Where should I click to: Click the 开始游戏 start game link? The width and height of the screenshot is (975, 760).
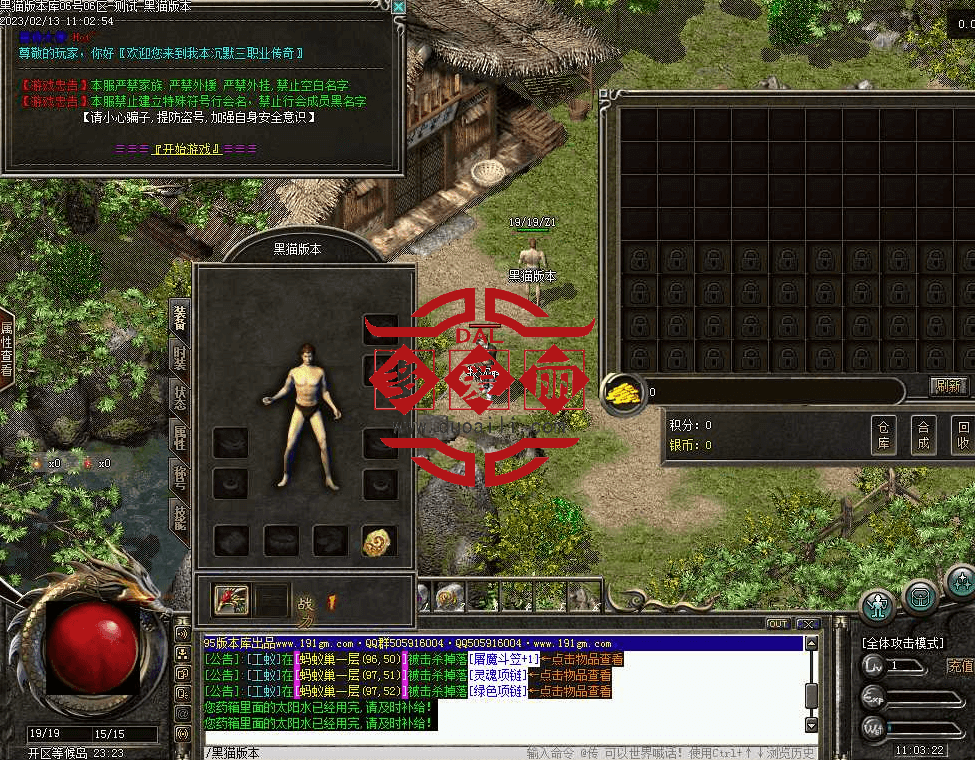pos(187,149)
